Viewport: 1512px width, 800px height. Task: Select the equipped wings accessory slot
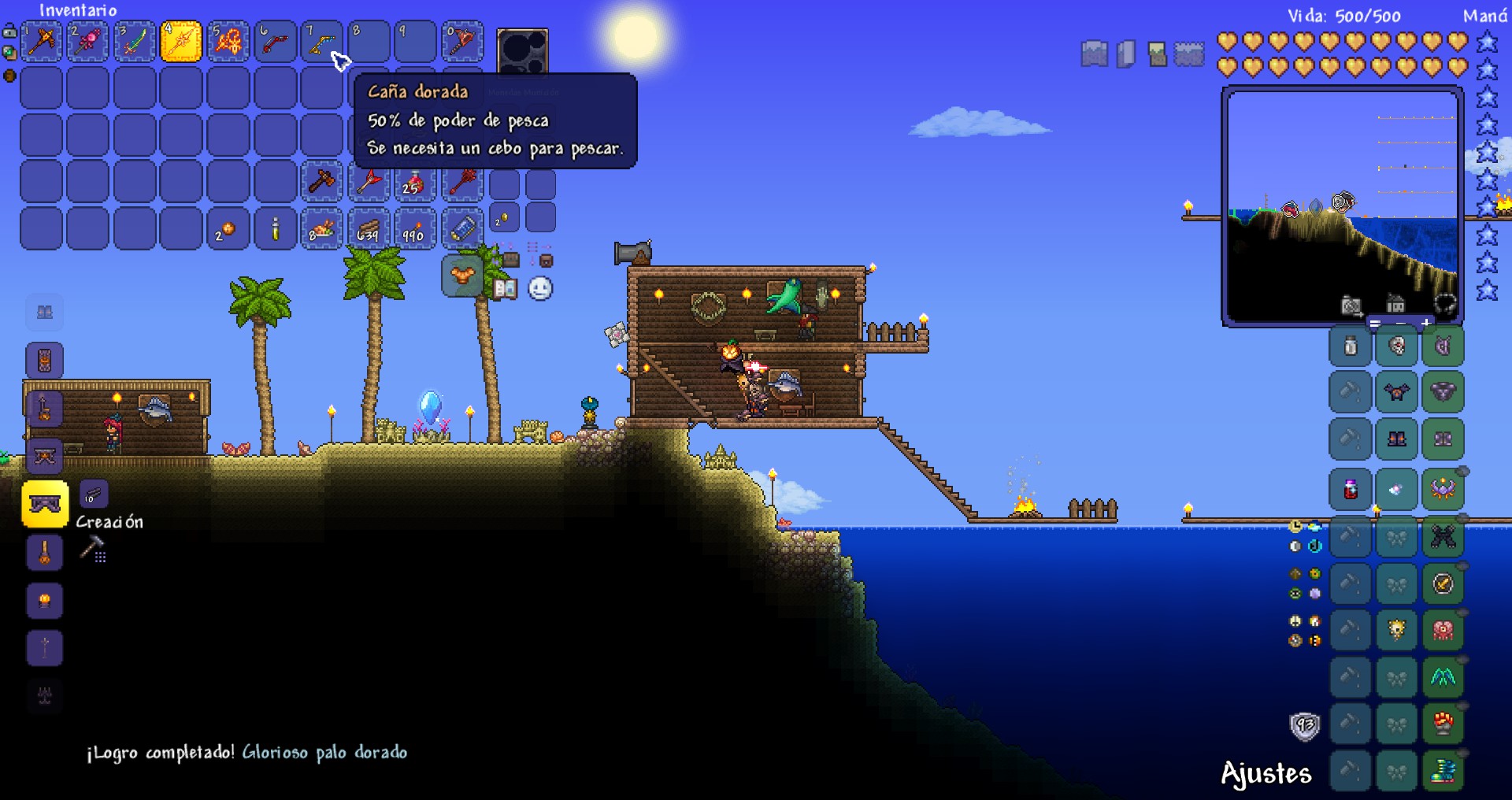click(1443, 677)
